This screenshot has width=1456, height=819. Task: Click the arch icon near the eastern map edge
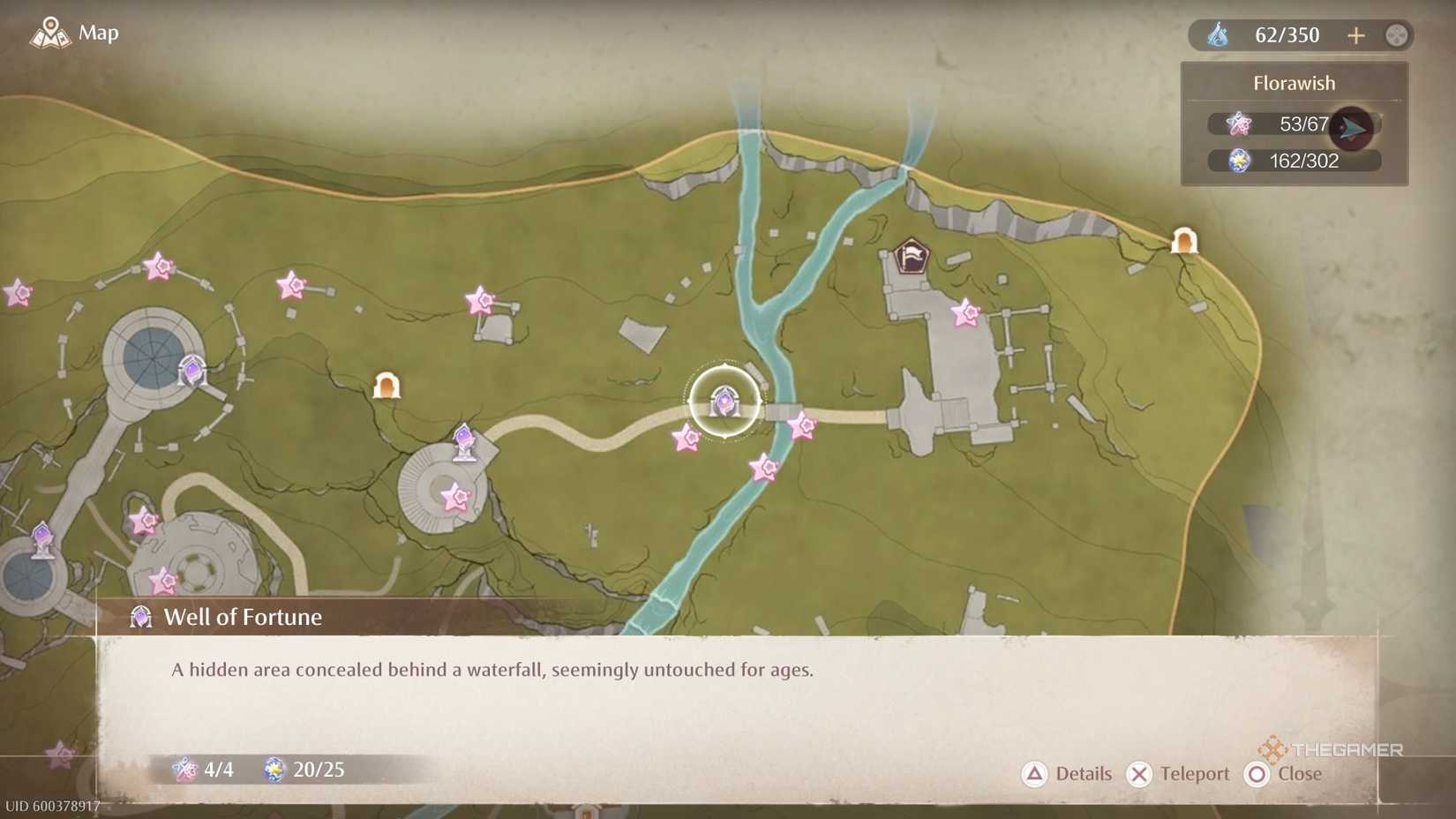tap(1183, 239)
